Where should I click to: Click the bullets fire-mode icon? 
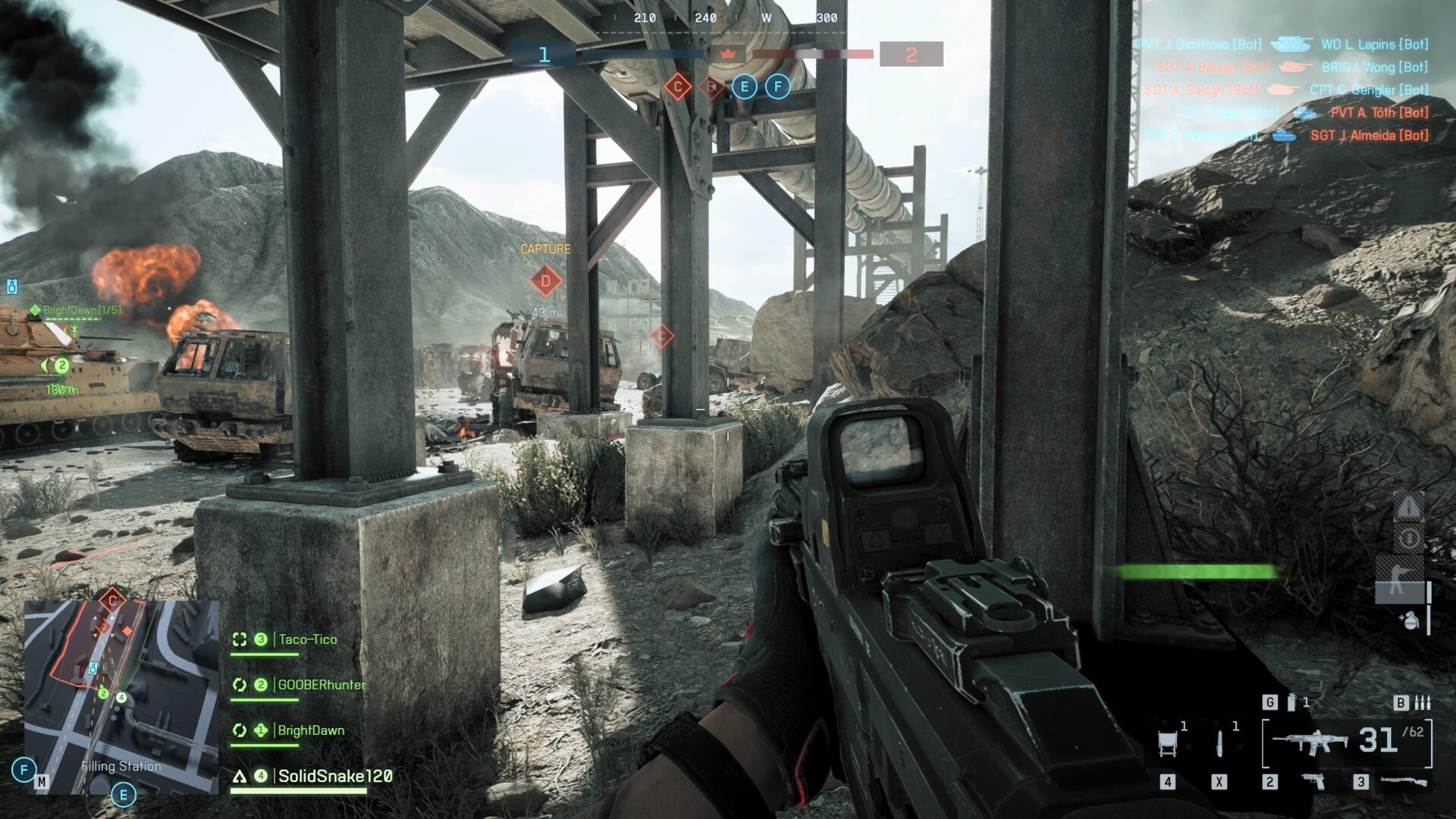(1423, 702)
